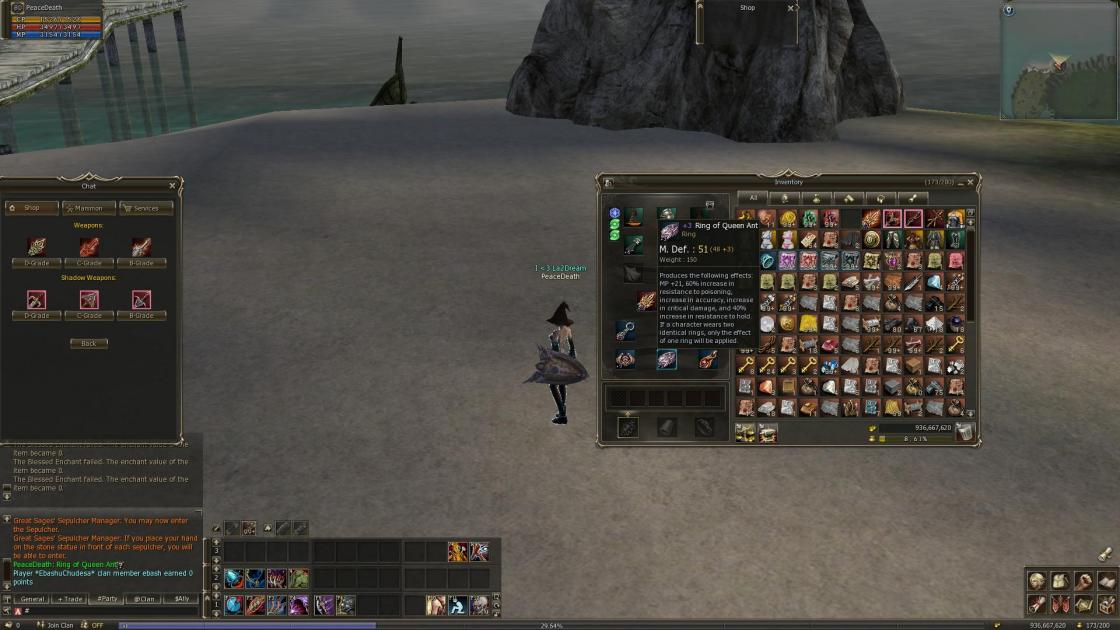Click the Join Clan button

click(x=60, y=625)
